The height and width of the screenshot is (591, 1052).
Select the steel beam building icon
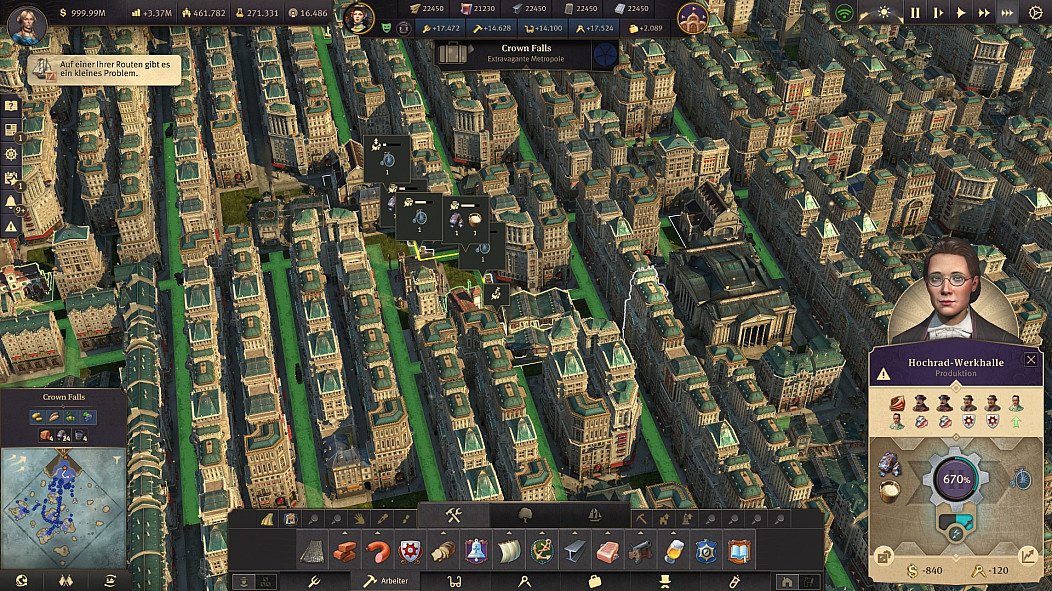[575, 551]
